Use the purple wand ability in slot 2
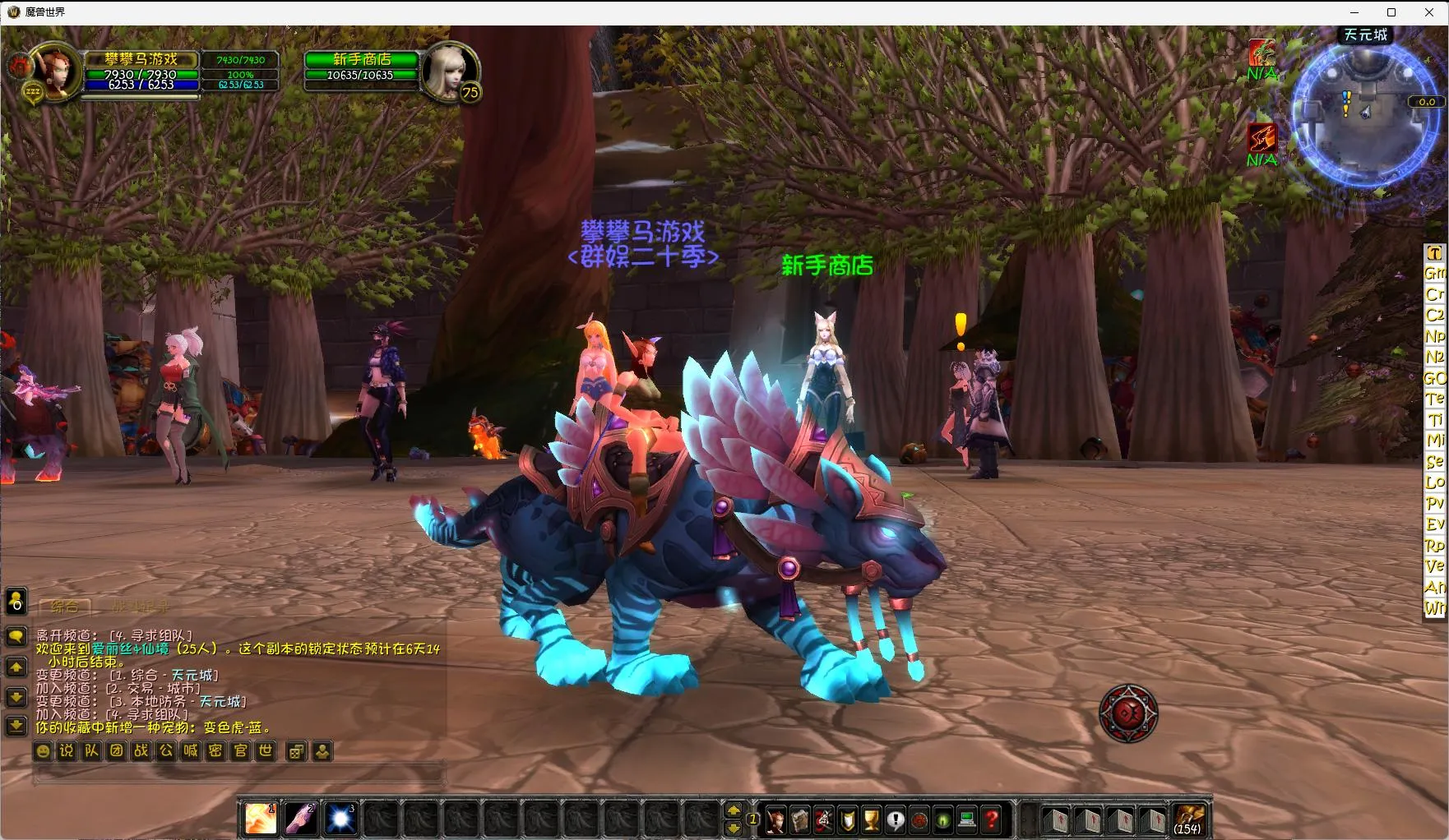The height and width of the screenshot is (840, 1449). click(300, 819)
